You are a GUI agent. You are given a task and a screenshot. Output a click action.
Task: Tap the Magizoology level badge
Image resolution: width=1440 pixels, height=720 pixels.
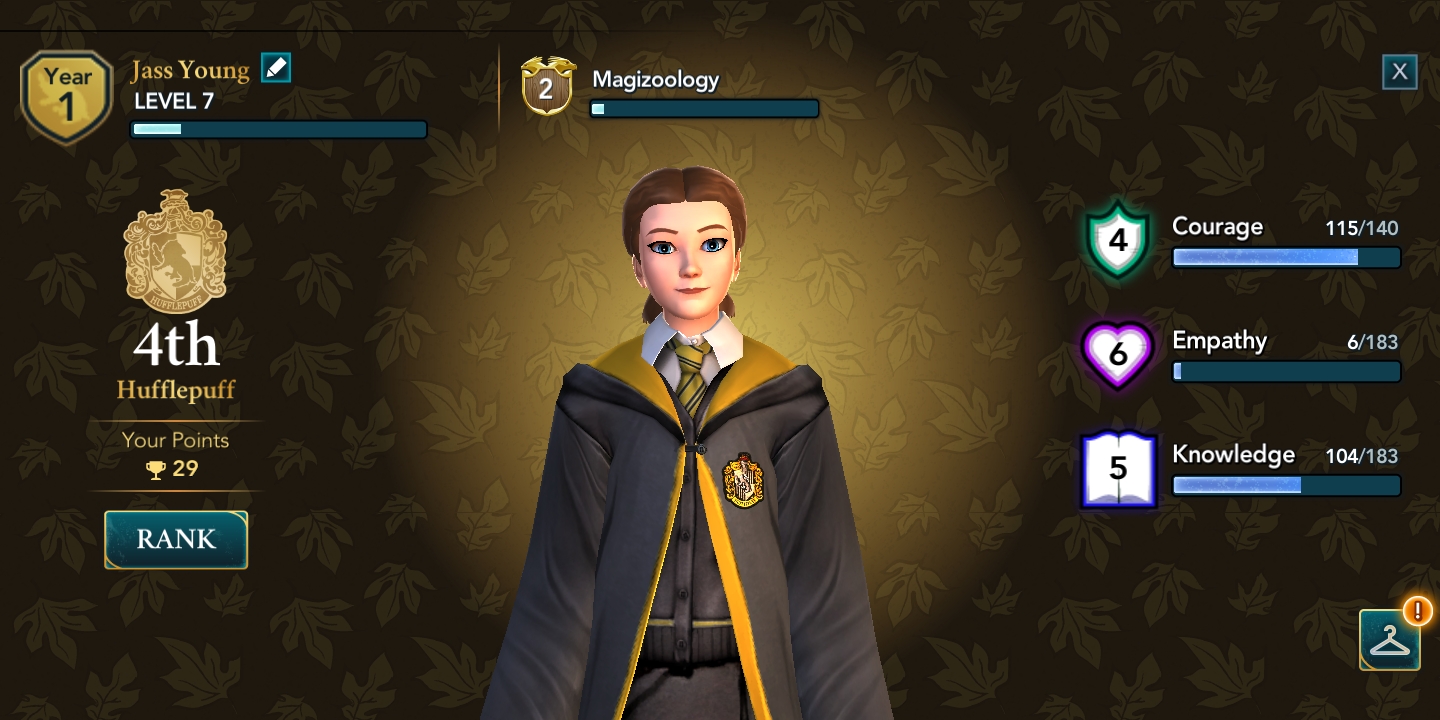pyautogui.click(x=546, y=87)
